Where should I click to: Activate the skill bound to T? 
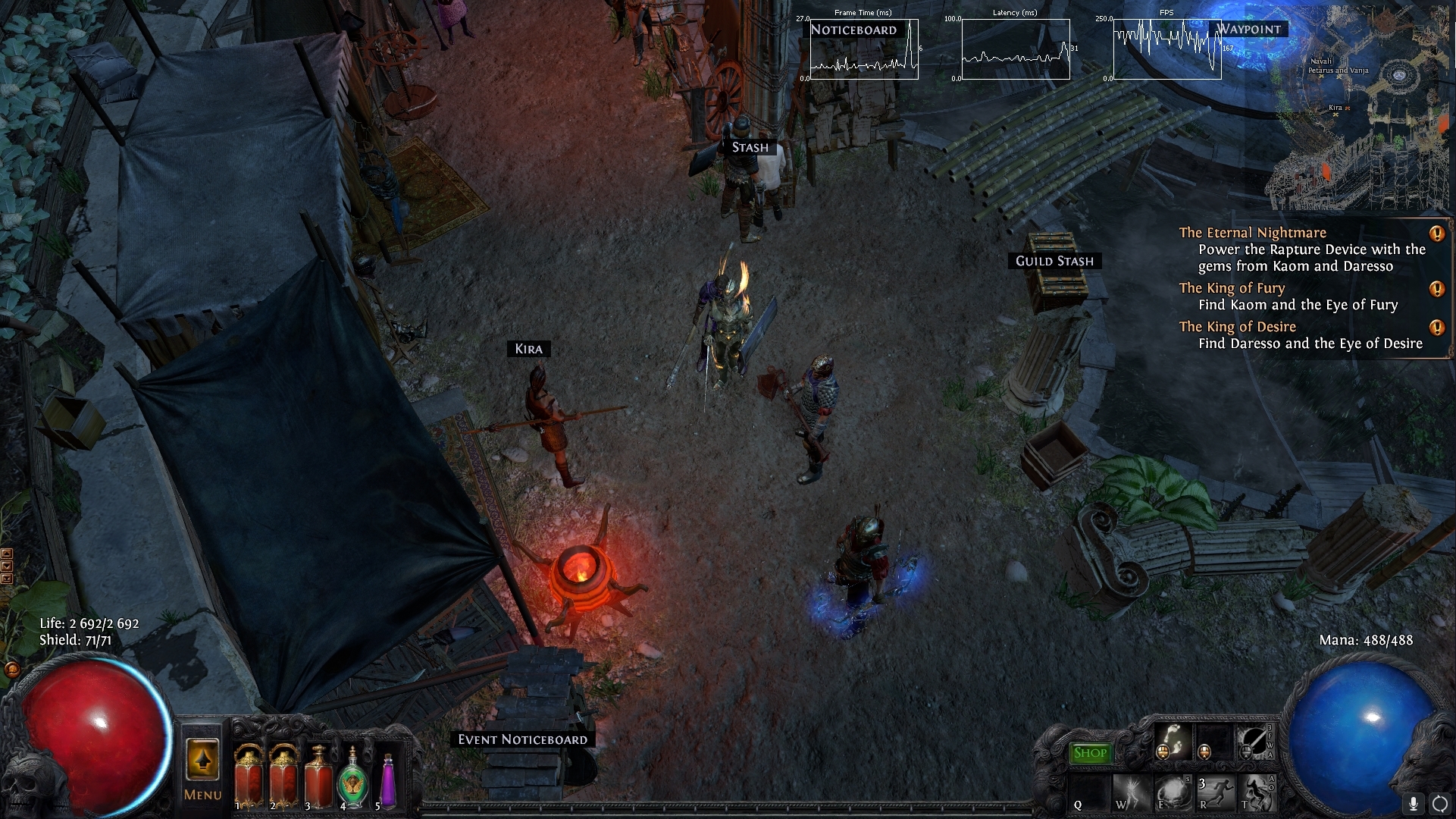click(1258, 792)
